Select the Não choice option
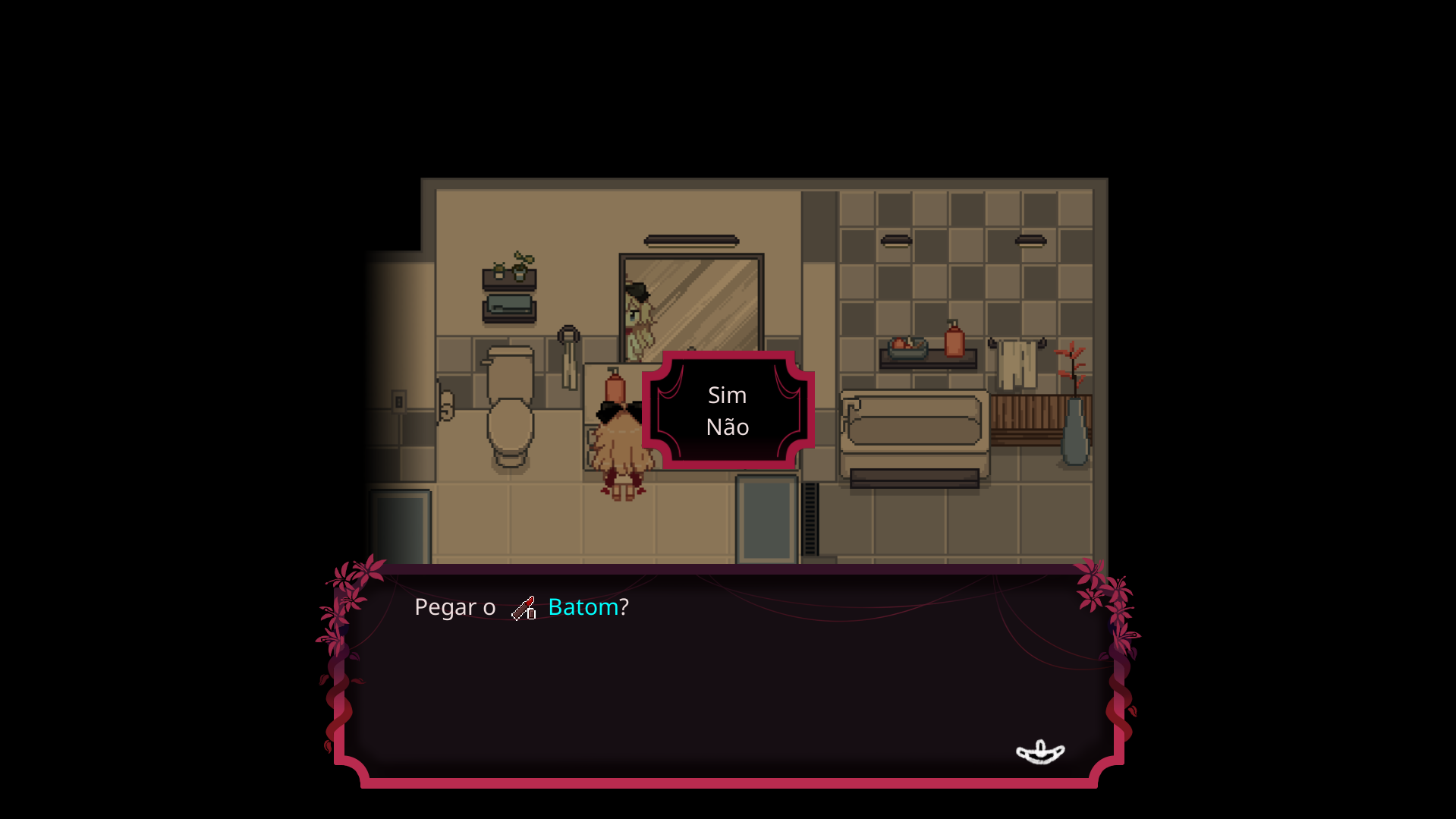 (x=728, y=427)
